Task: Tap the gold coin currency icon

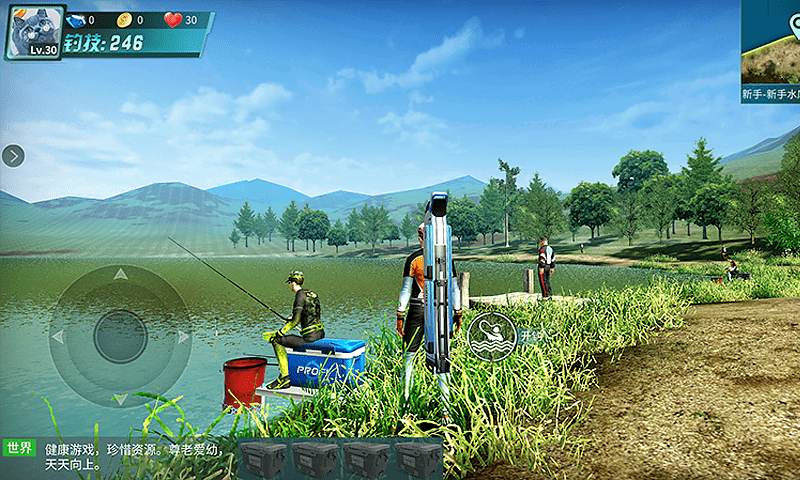Action: [124, 20]
